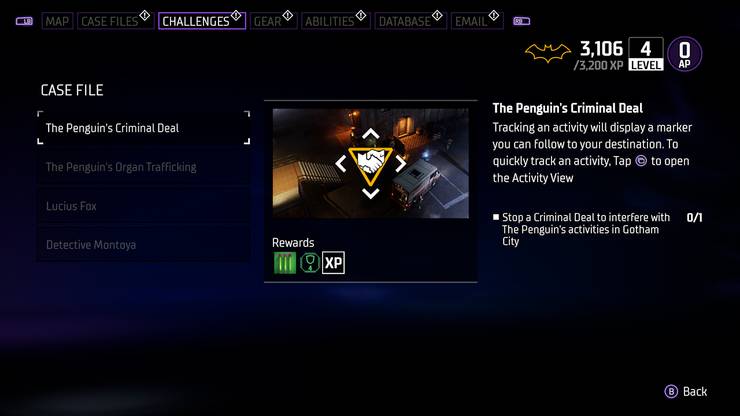Click the Back button

[x=687, y=391]
